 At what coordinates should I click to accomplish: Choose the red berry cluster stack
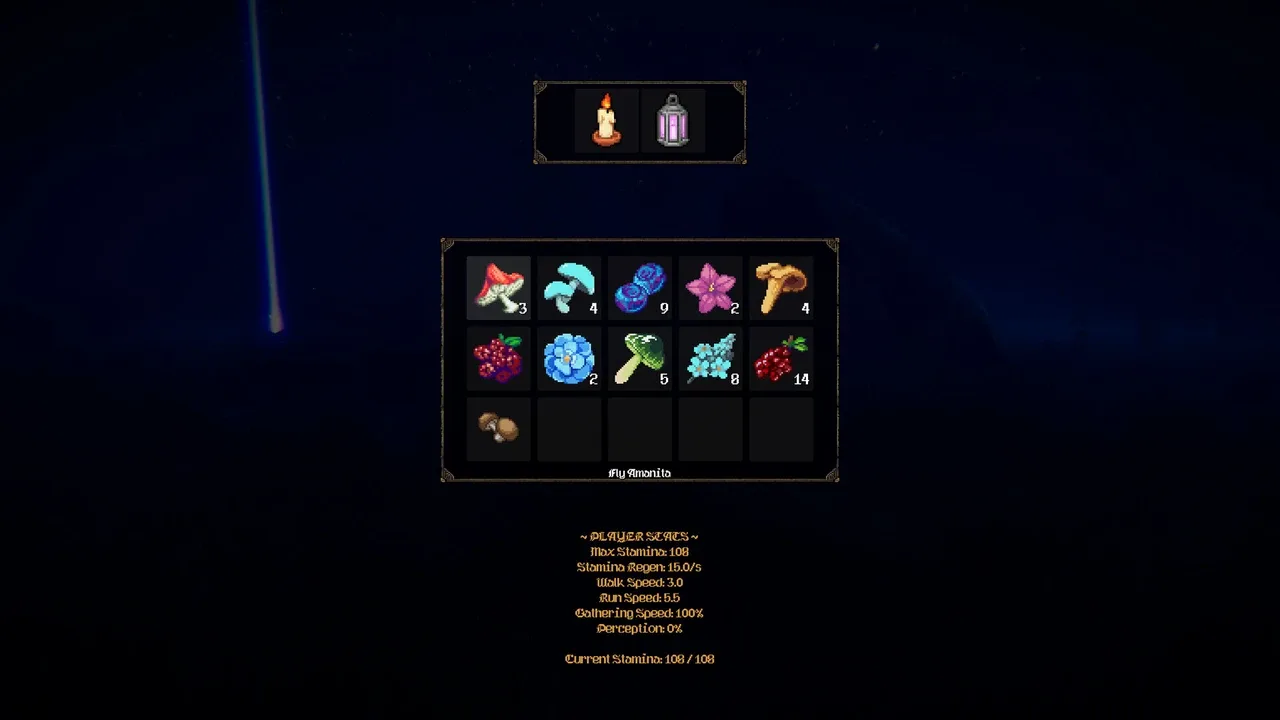(x=781, y=359)
